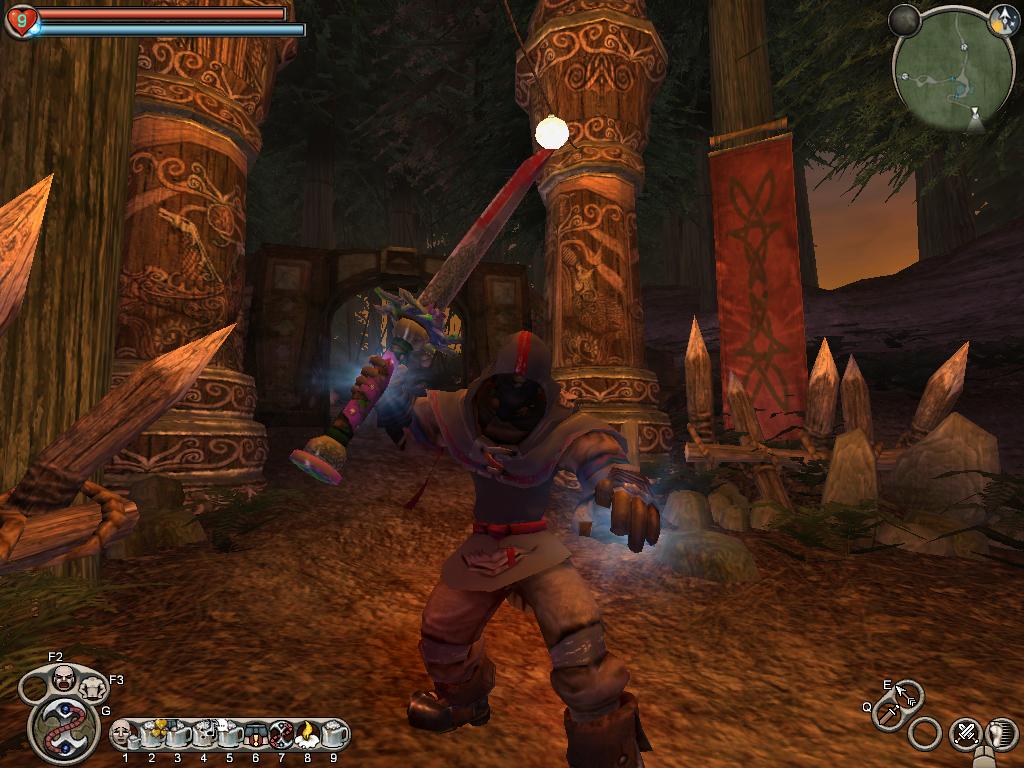
Task: Click the dark orb beside the minimap
Action: [906, 19]
